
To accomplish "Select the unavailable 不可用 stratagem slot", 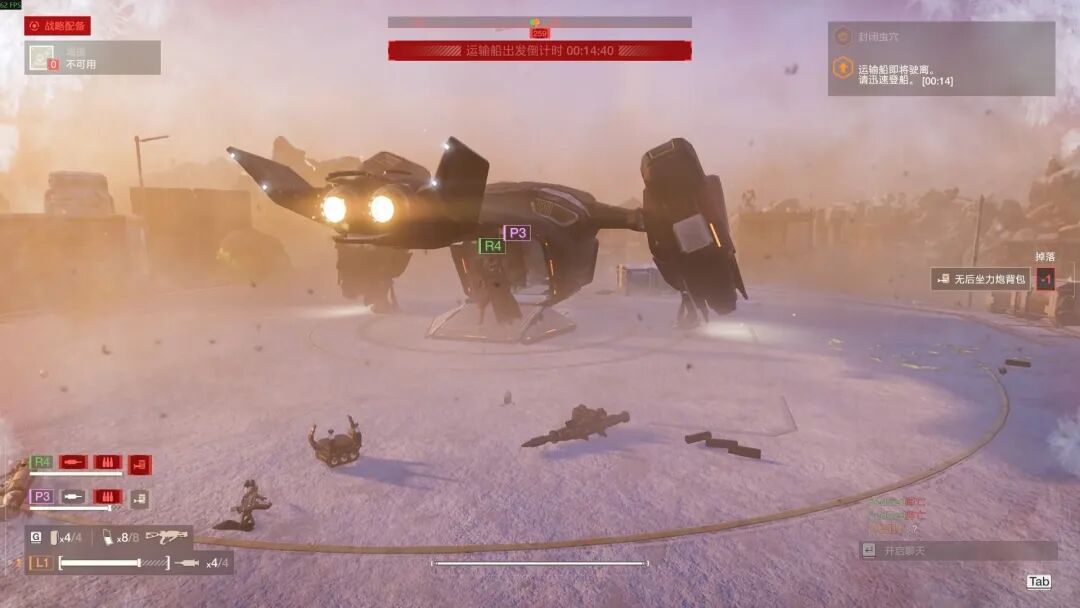I will pos(92,57).
